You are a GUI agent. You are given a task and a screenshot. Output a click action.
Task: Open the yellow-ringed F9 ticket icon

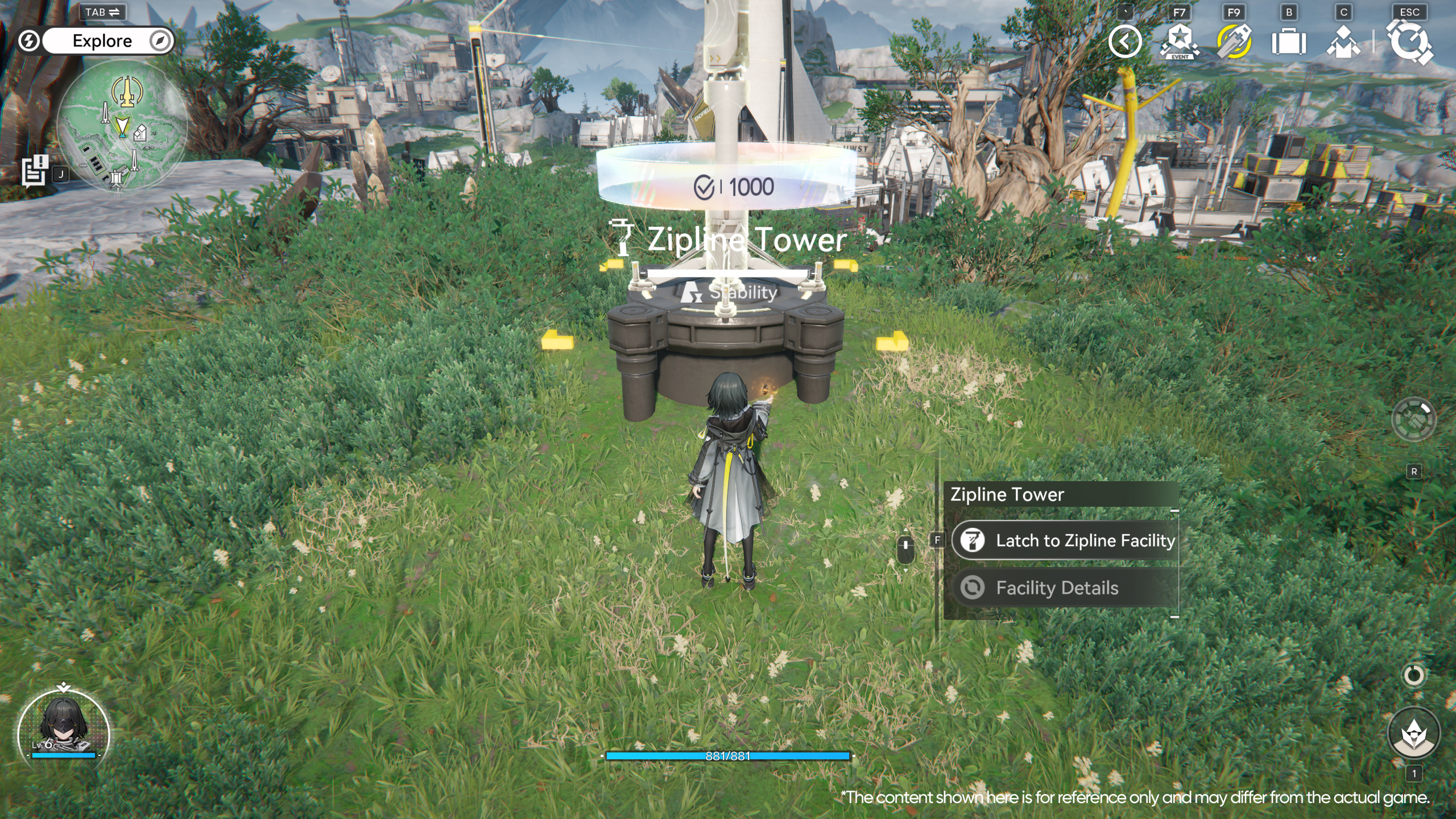tap(1234, 42)
